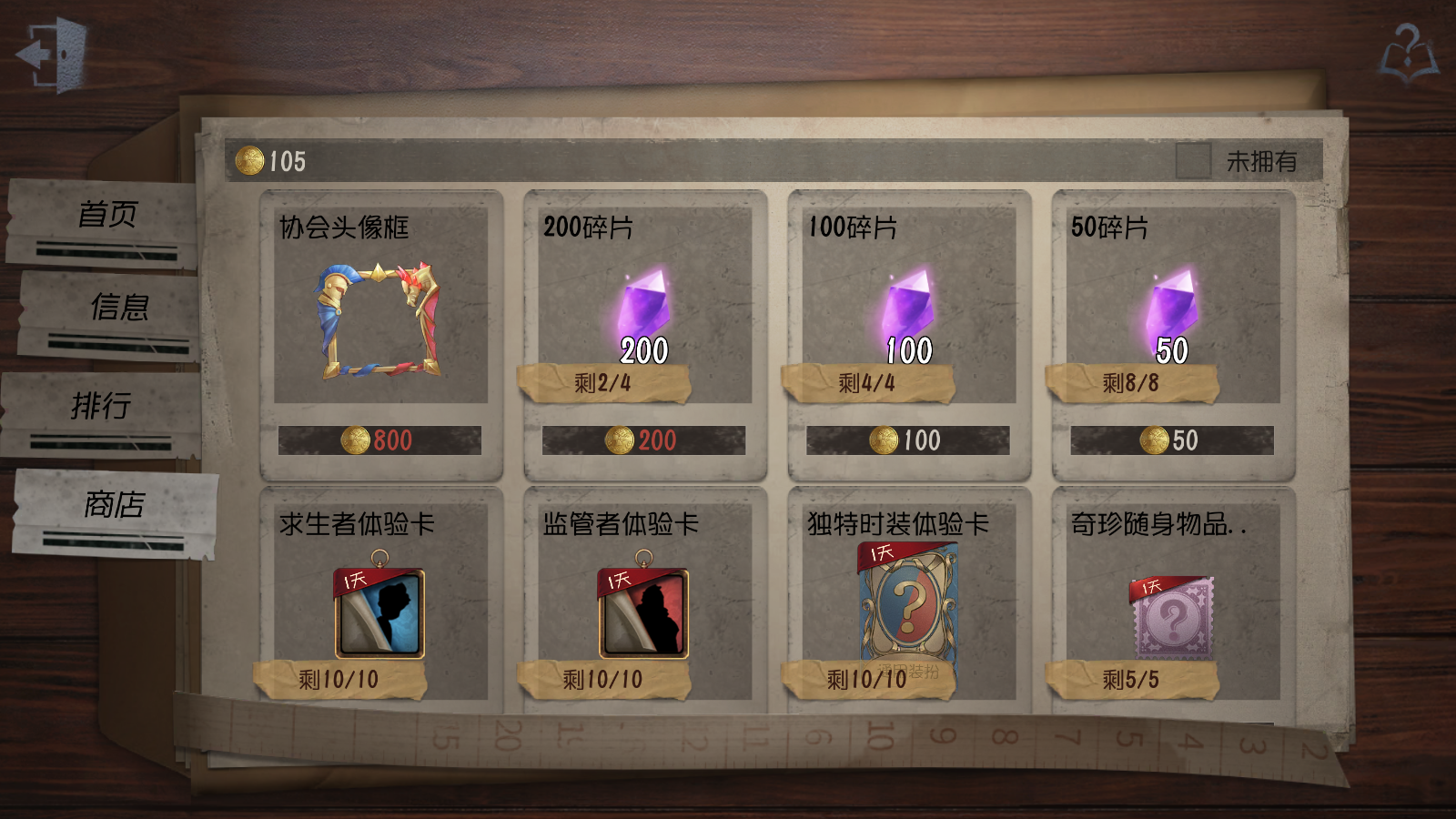Image resolution: width=1456 pixels, height=819 pixels.
Task: Select the hunter silhouette card in 监管者体验卡
Action: point(642,614)
